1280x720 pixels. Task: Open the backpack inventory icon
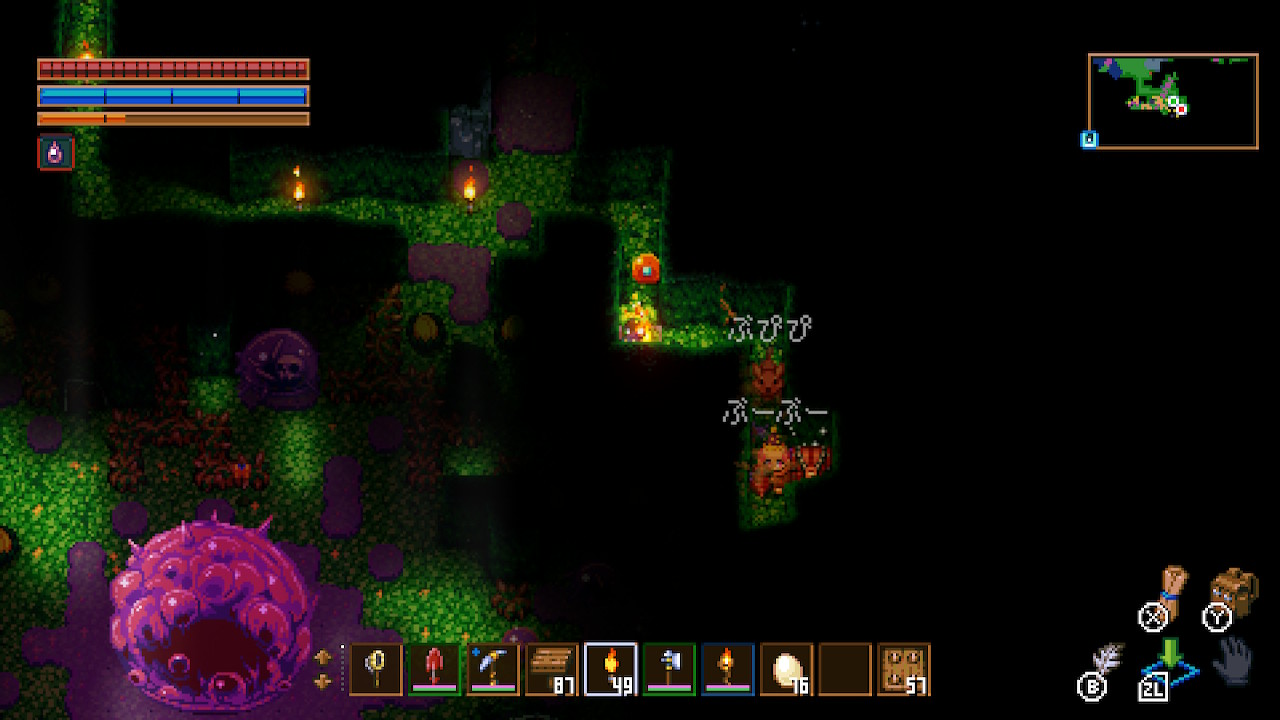click(x=1234, y=592)
